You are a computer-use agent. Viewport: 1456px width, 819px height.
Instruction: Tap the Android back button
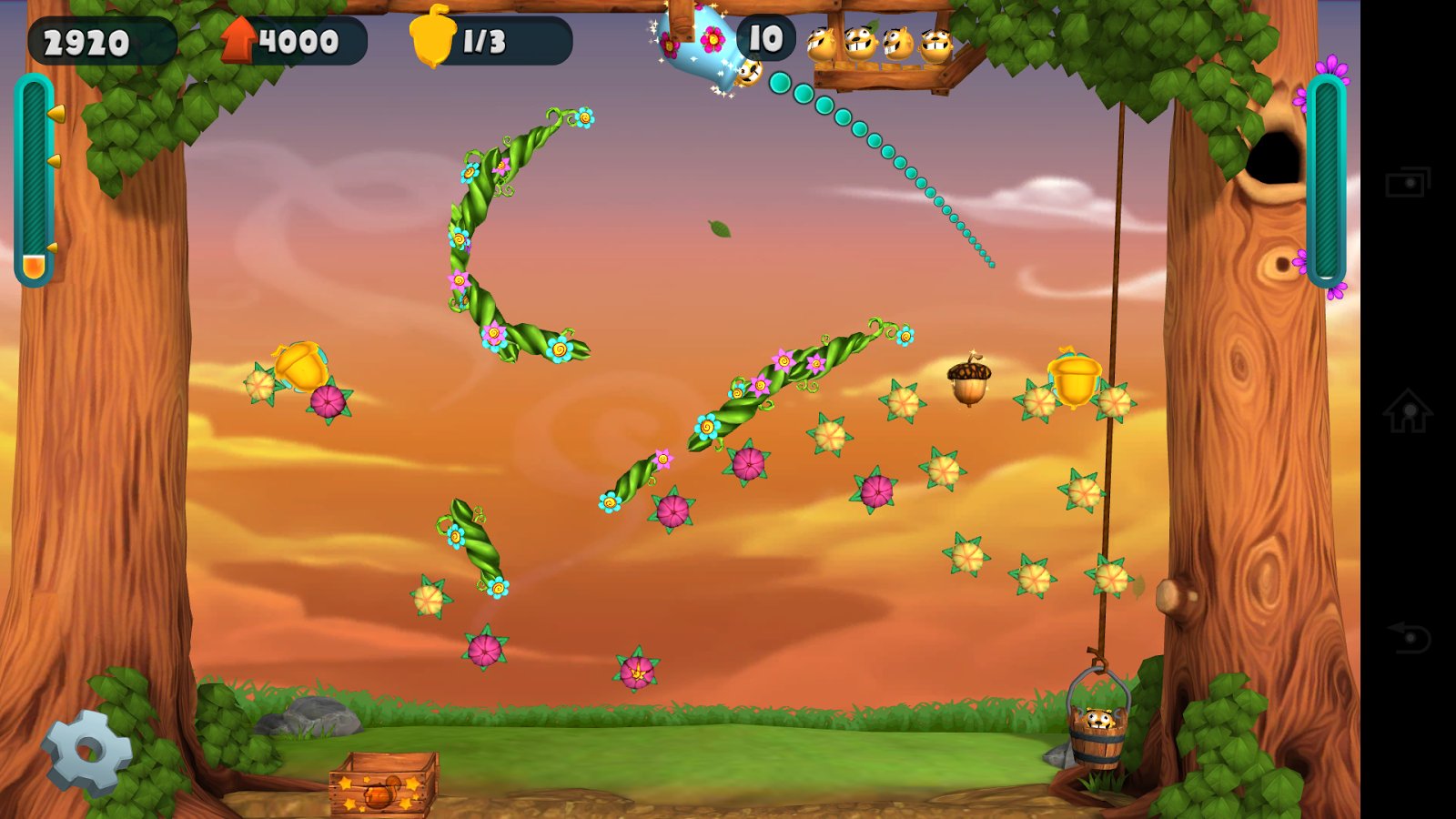[1408, 637]
